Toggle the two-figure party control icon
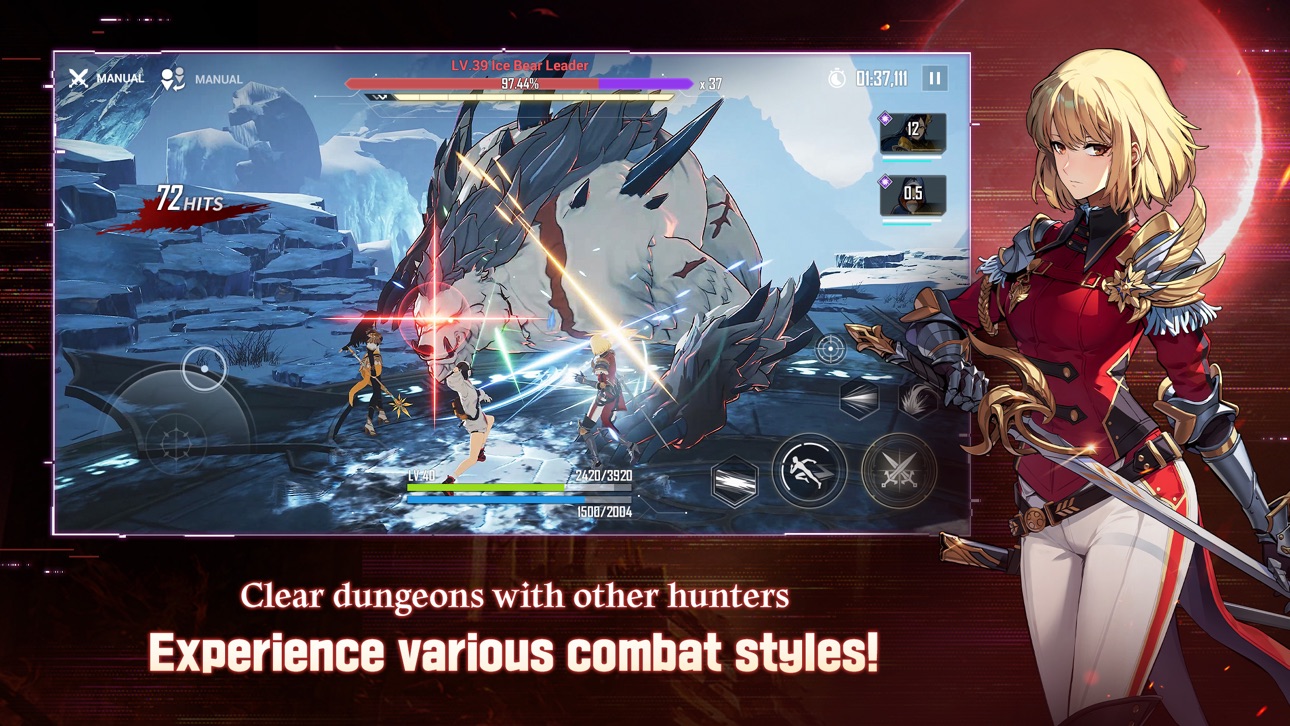Screen dimensions: 1290x726 172,76
